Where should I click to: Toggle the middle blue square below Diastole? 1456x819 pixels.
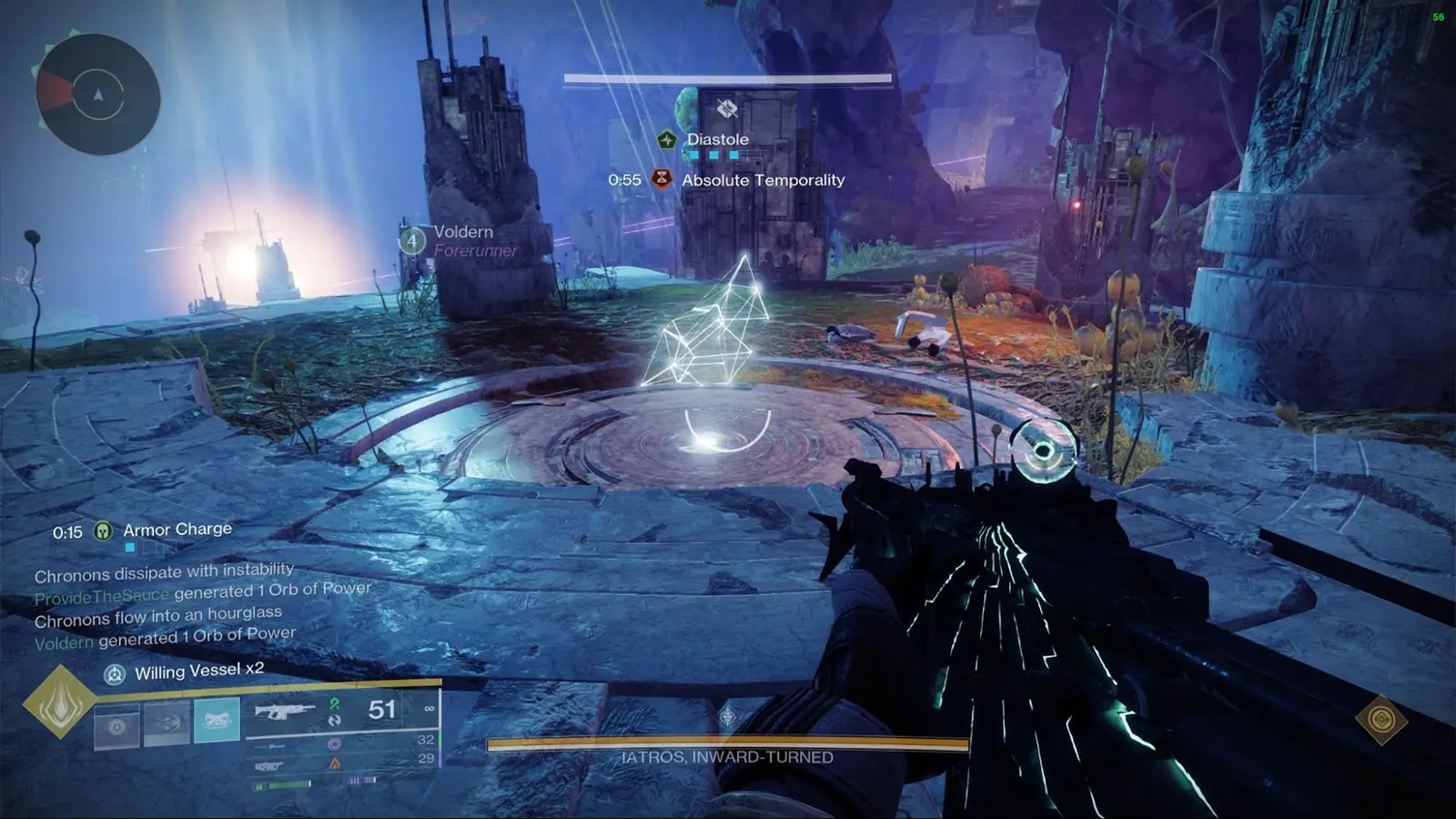click(x=713, y=155)
